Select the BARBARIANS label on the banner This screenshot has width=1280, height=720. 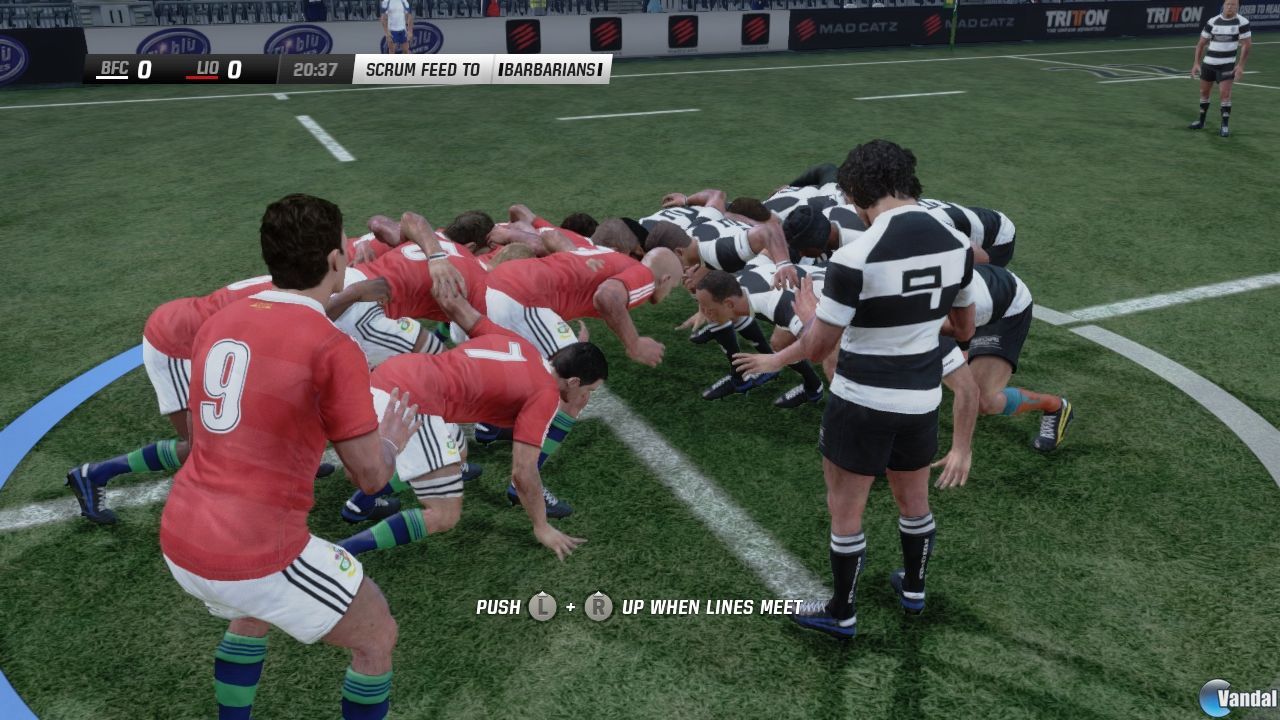pyautogui.click(x=549, y=70)
